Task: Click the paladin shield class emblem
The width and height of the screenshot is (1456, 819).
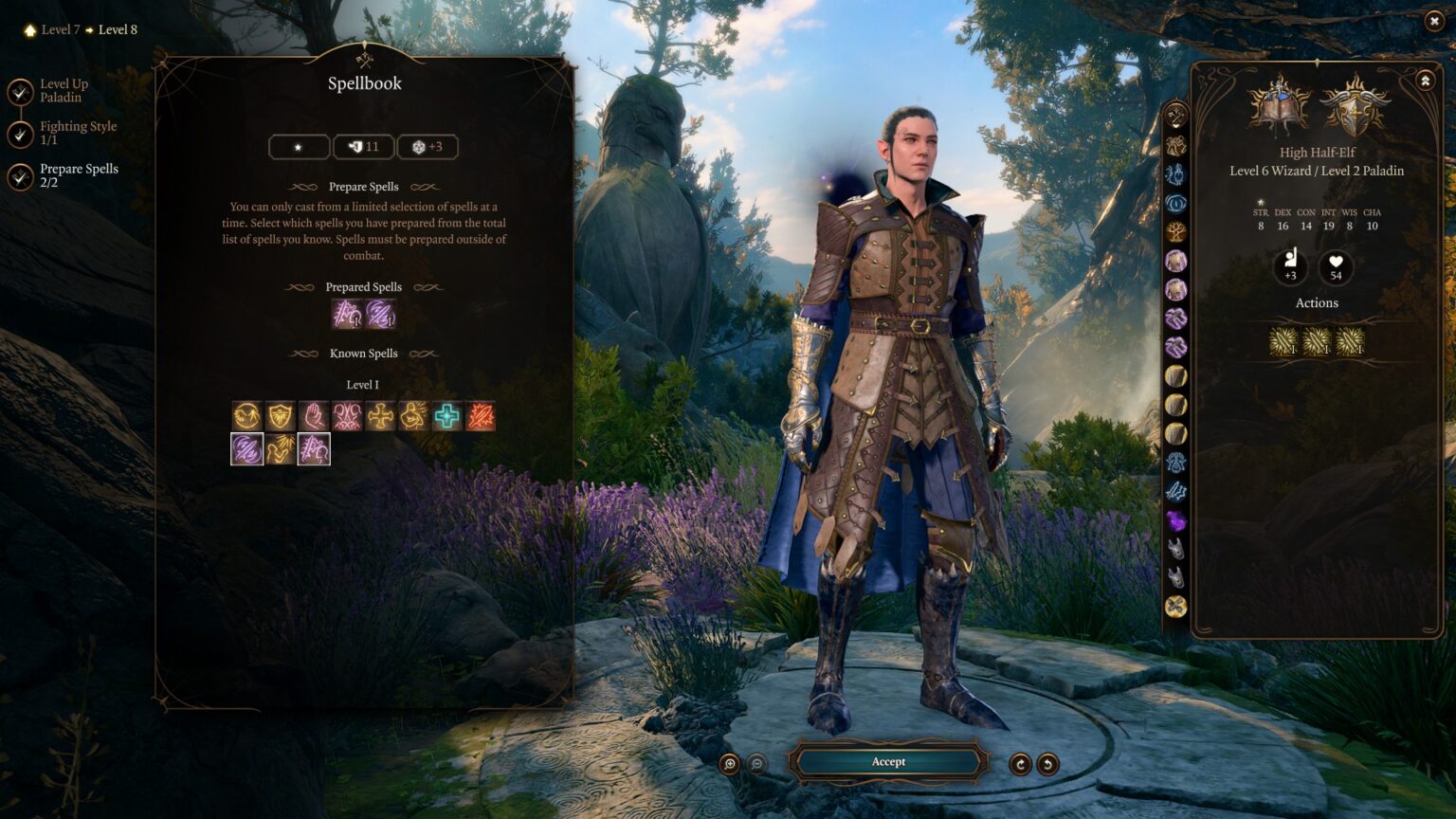Action: (1355, 106)
